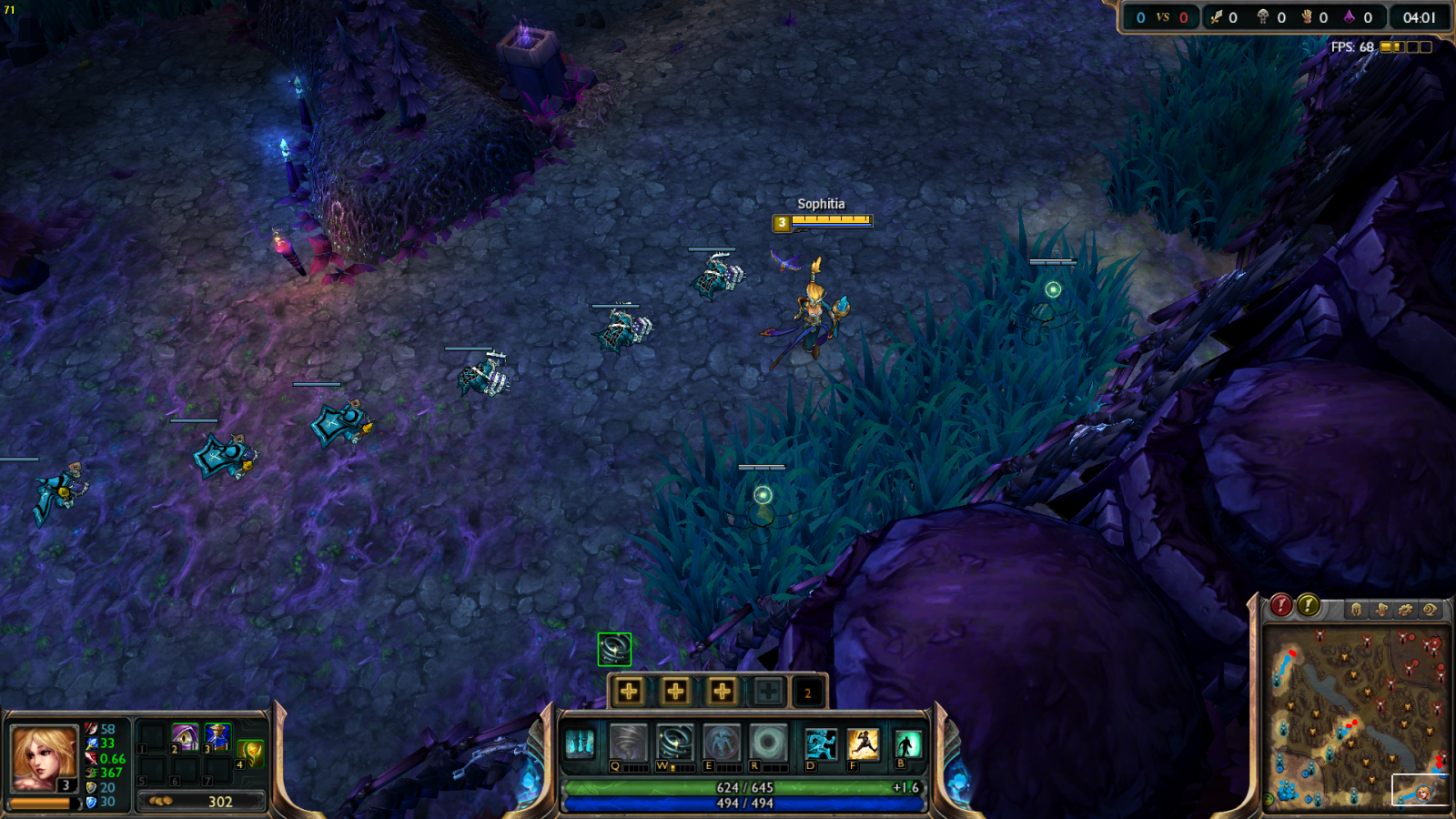Use the Ghost summoner spell on D
The height and width of the screenshot is (819, 1456).
[x=820, y=744]
